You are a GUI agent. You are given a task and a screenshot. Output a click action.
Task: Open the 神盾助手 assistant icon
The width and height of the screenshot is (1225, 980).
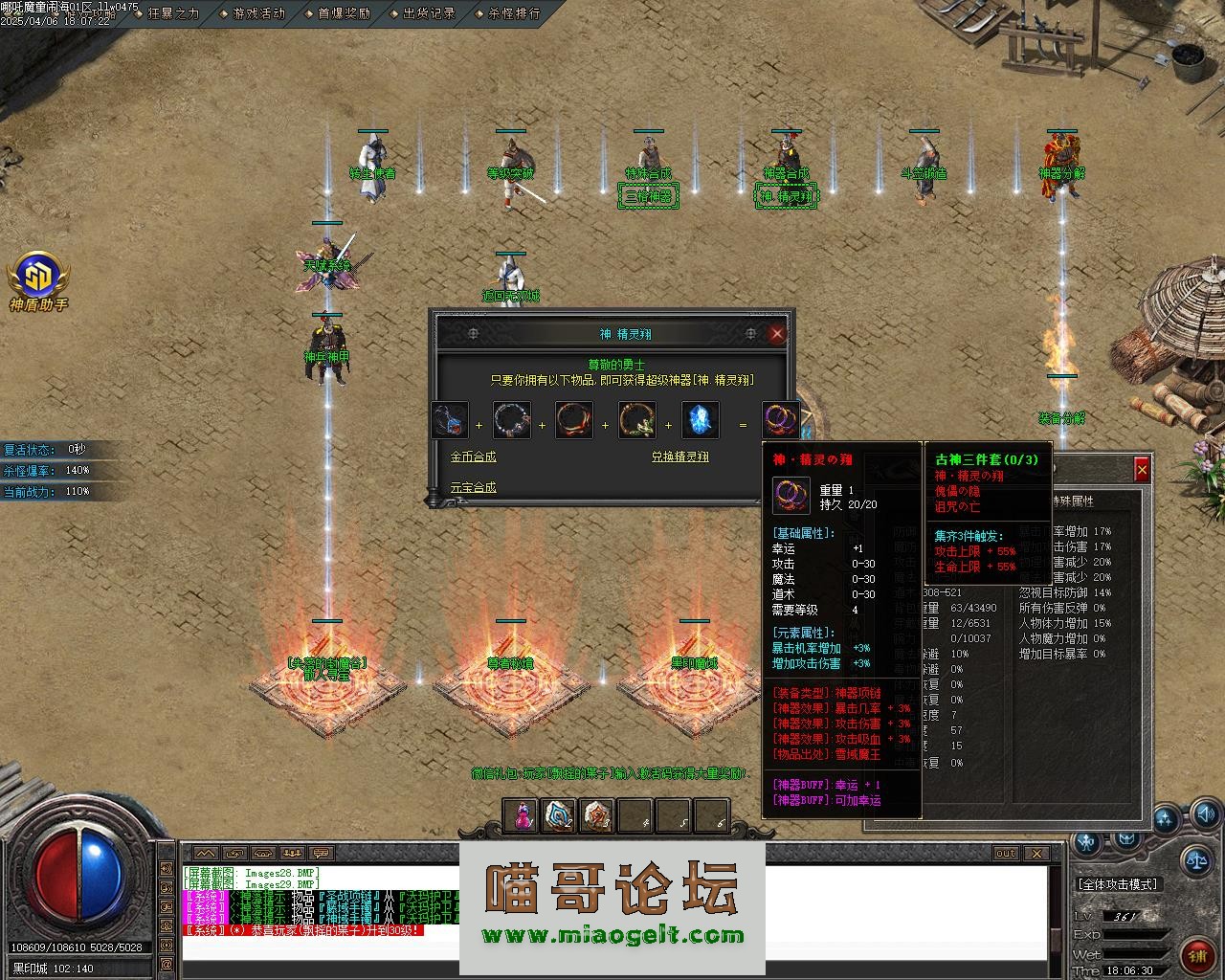[x=38, y=278]
